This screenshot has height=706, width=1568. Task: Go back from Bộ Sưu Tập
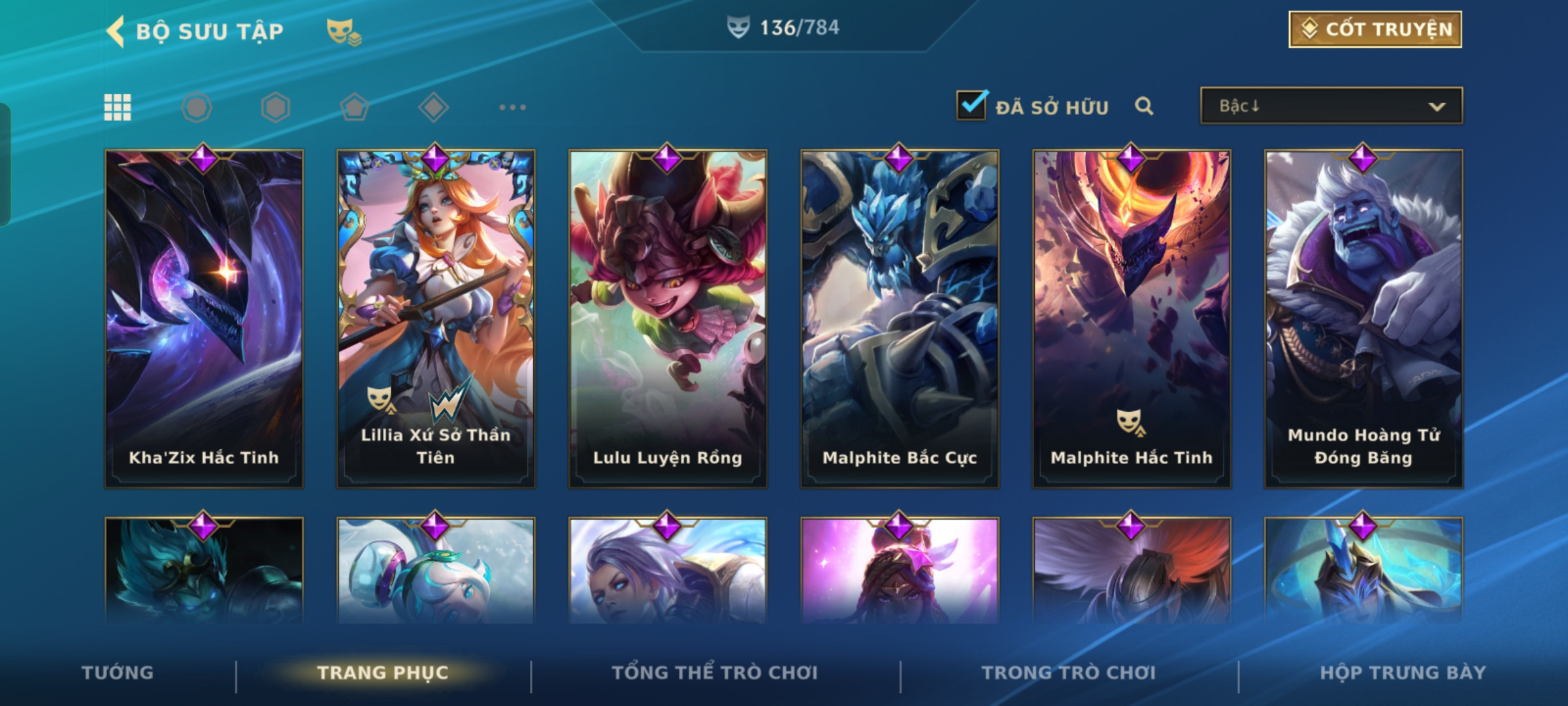[116, 31]
